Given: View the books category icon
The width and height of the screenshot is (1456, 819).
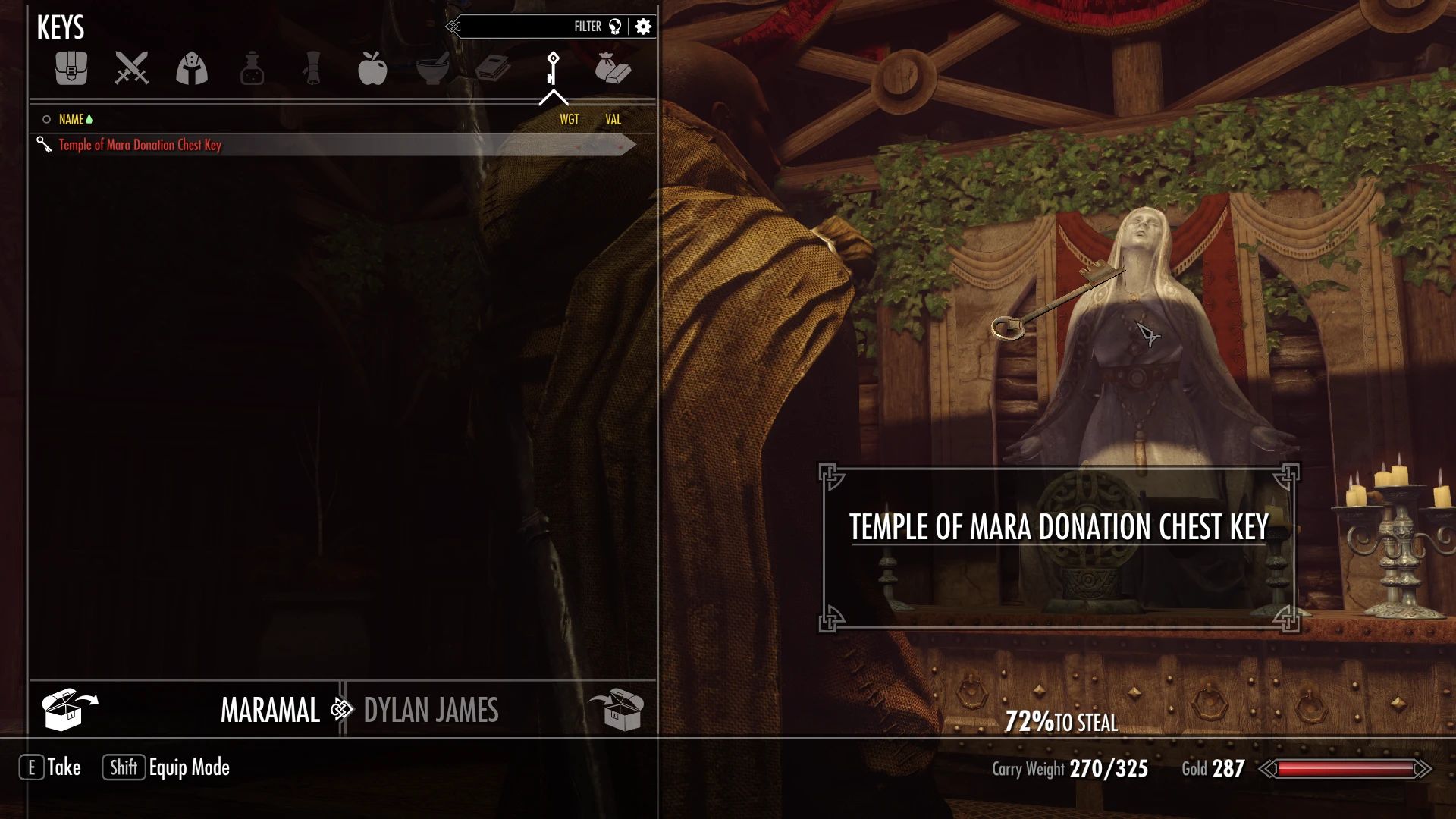Looking at the screenshot, I should tap(493, 69).
